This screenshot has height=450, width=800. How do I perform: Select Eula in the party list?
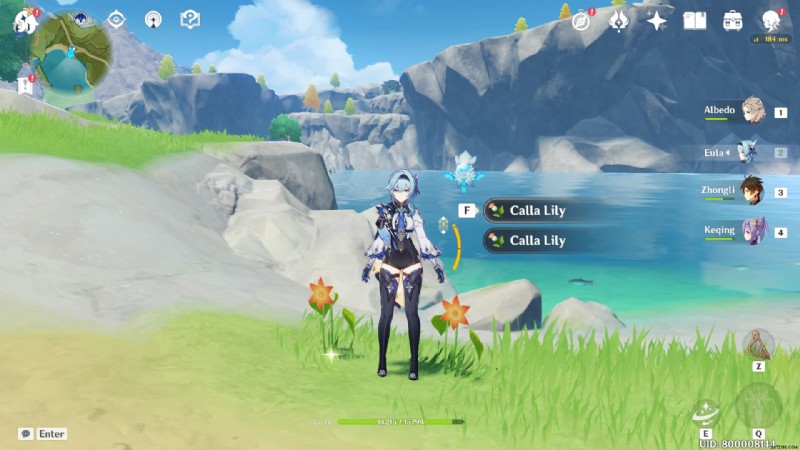point(748,152)
